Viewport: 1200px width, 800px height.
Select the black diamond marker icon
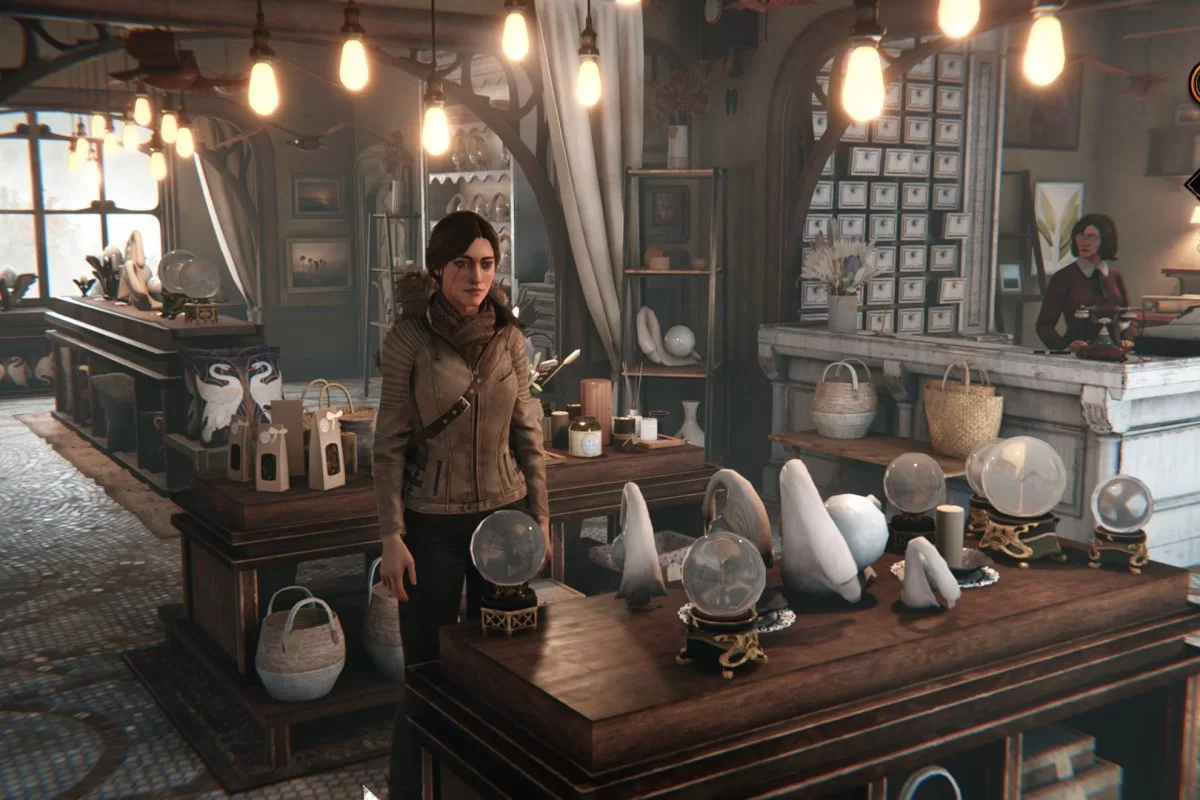click(x=1194, y=185)
